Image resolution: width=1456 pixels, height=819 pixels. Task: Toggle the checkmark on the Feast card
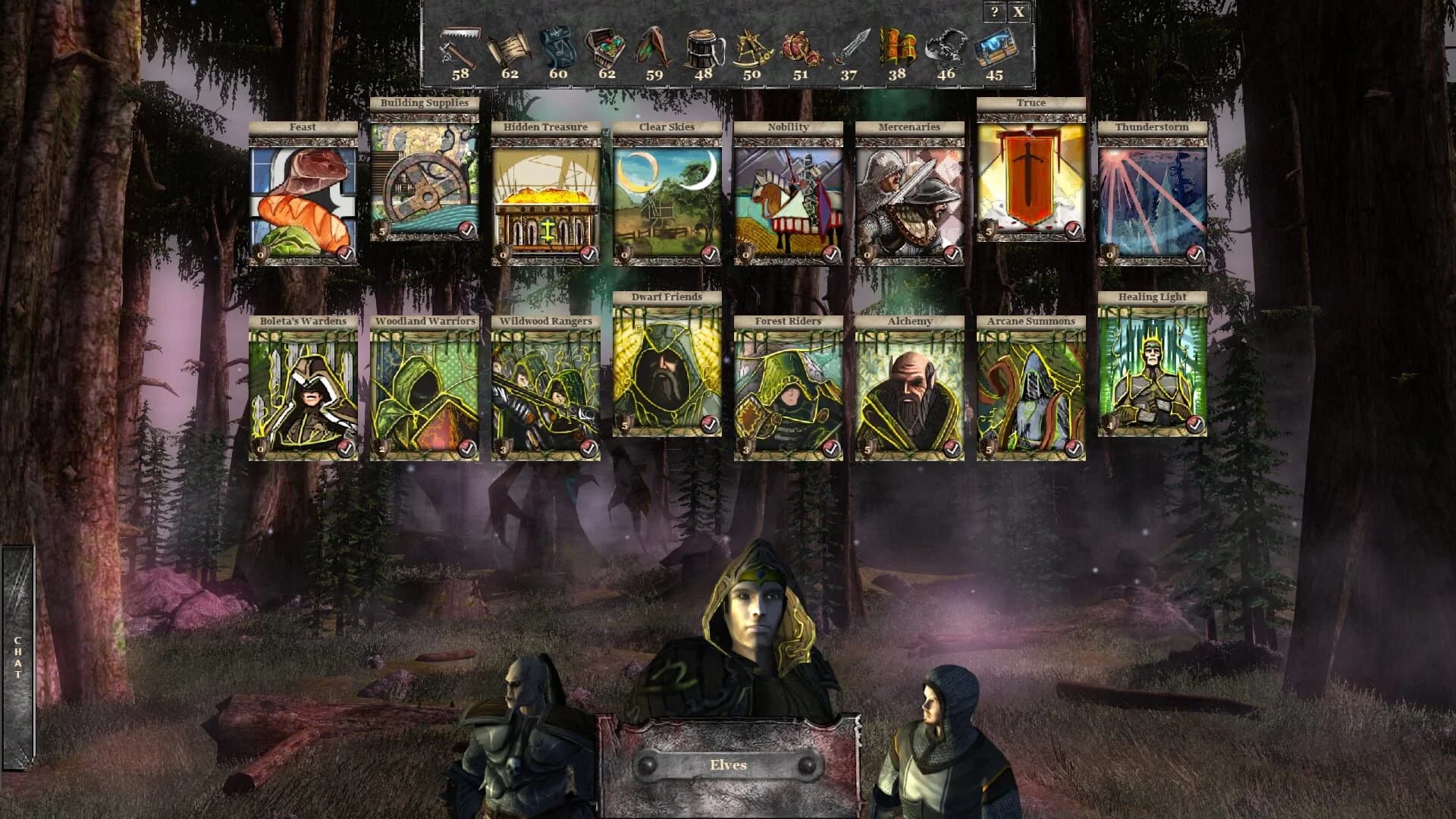click(x=345, y=256)
